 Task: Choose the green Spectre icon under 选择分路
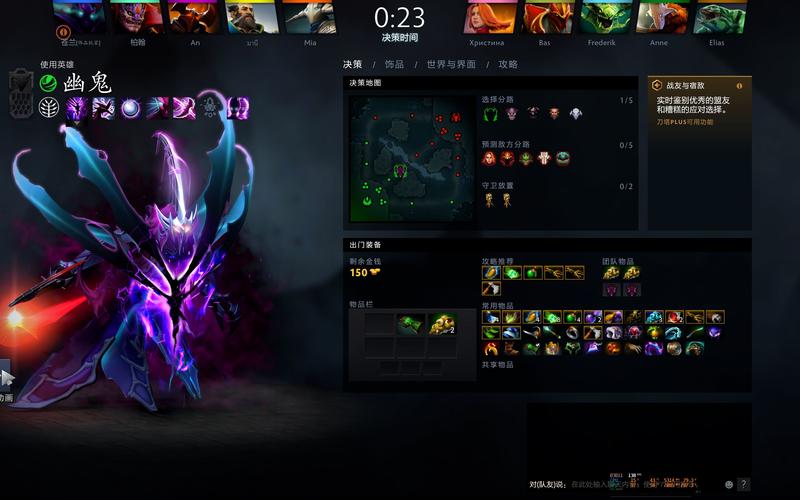pos(490,114)
